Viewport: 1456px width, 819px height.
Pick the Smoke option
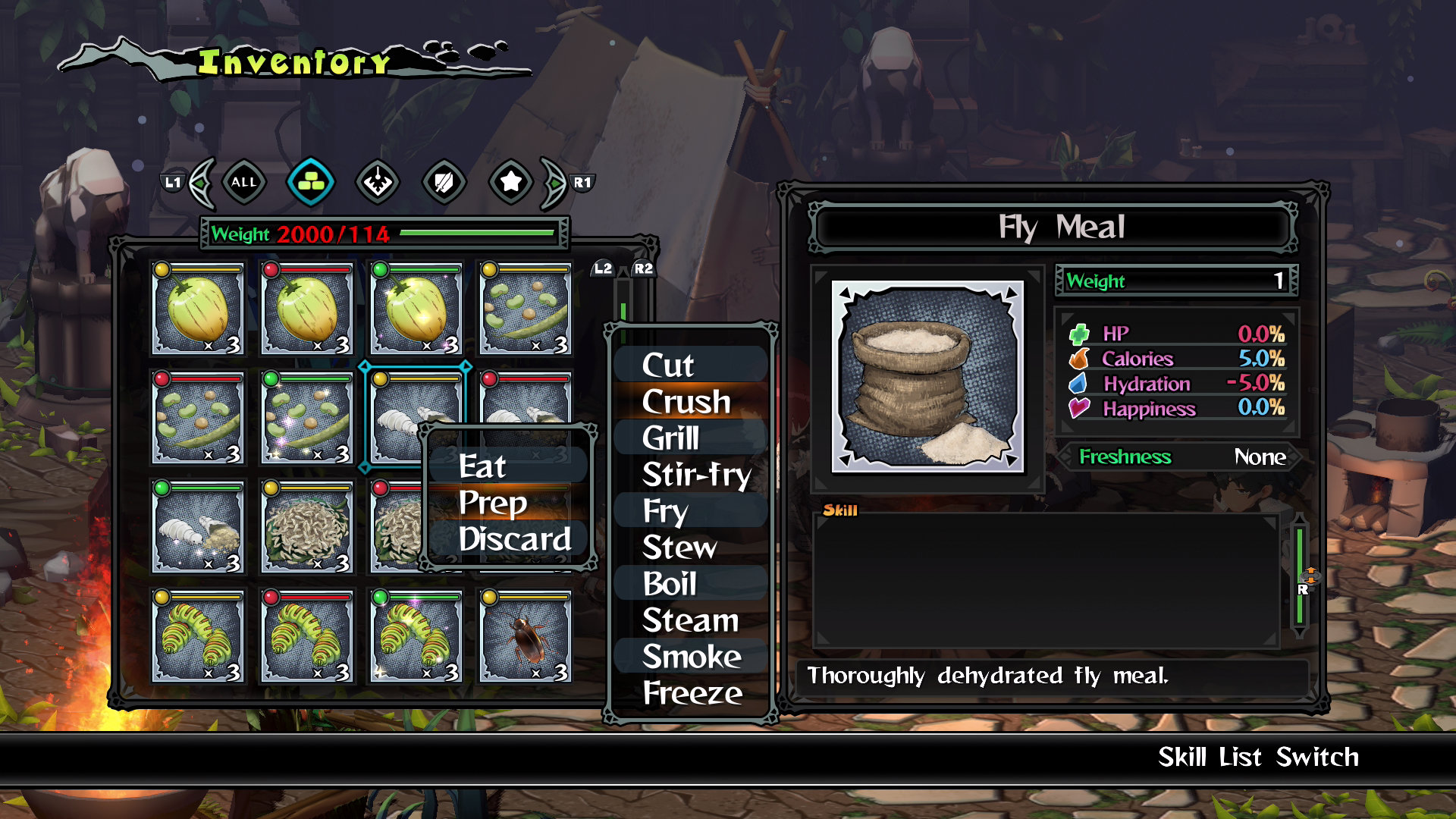[x=692, y=656]
